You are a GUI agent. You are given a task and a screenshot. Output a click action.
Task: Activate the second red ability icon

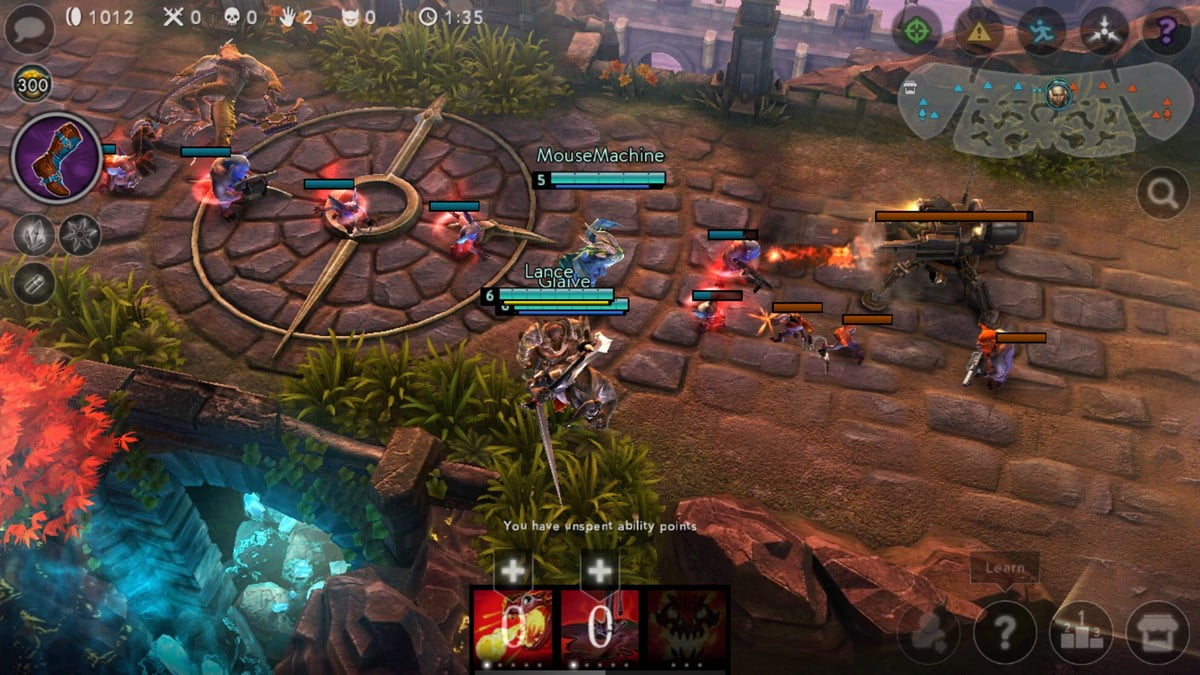click(599, 627)
